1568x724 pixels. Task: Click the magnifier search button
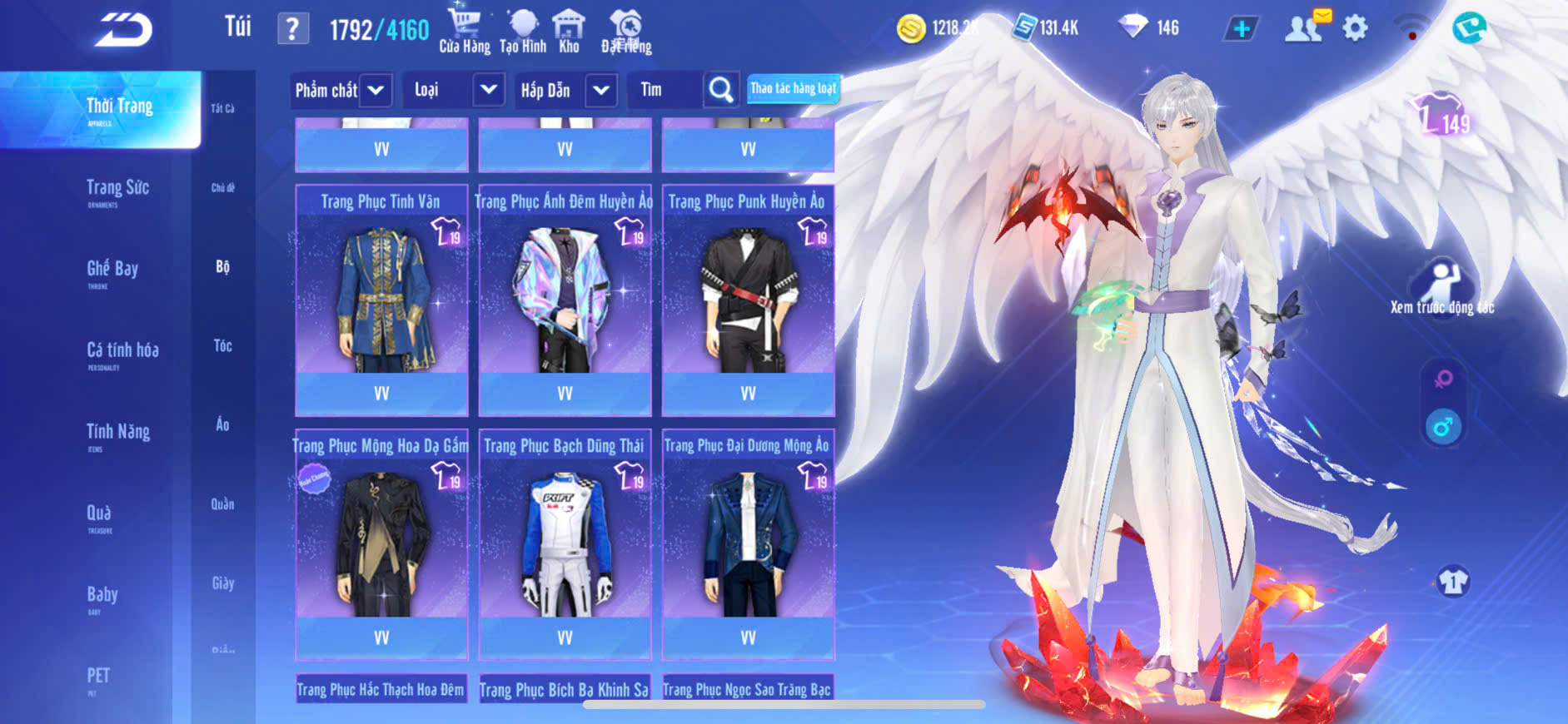coord(720,90)
